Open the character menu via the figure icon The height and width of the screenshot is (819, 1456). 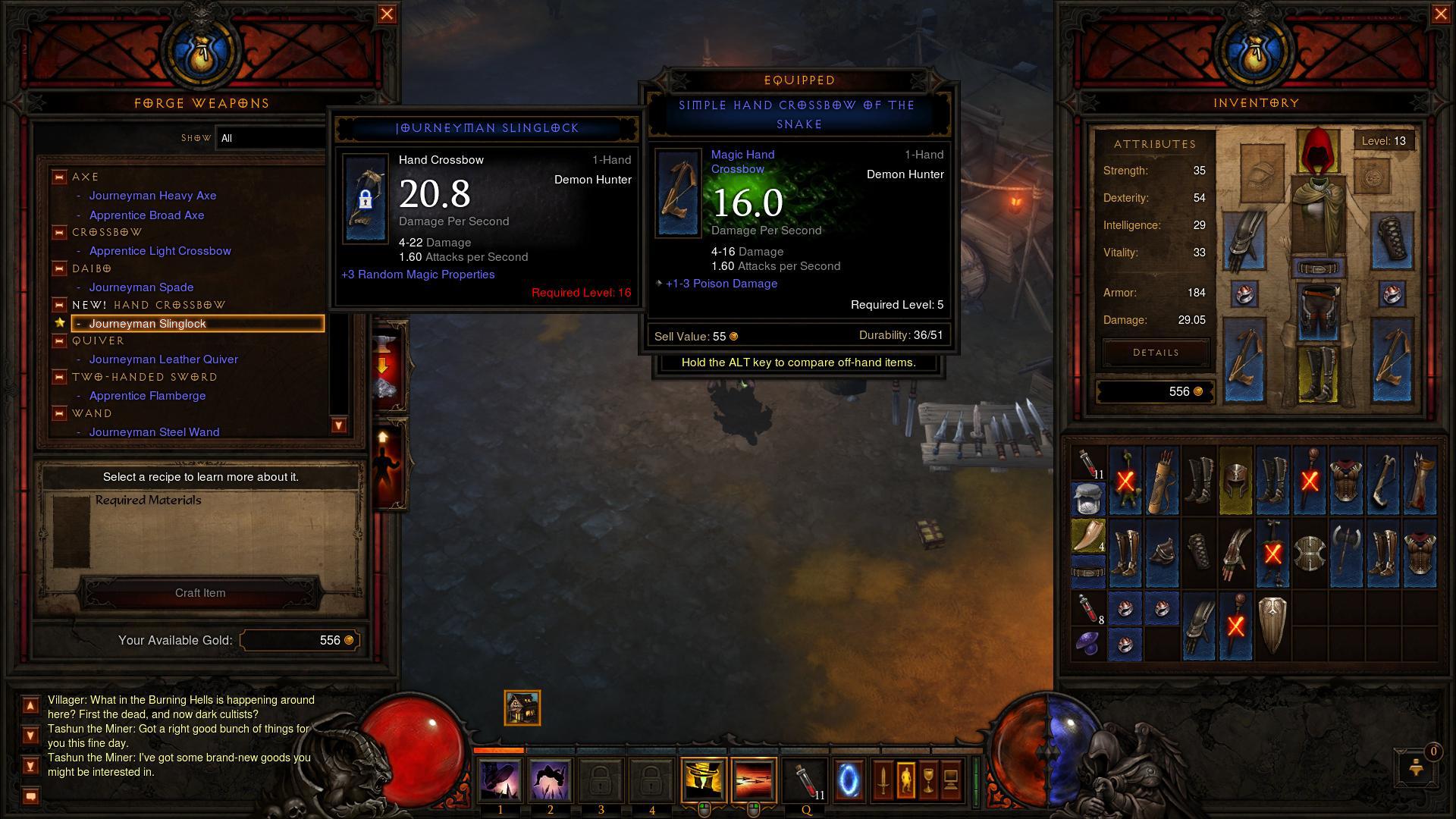(906, 780)
